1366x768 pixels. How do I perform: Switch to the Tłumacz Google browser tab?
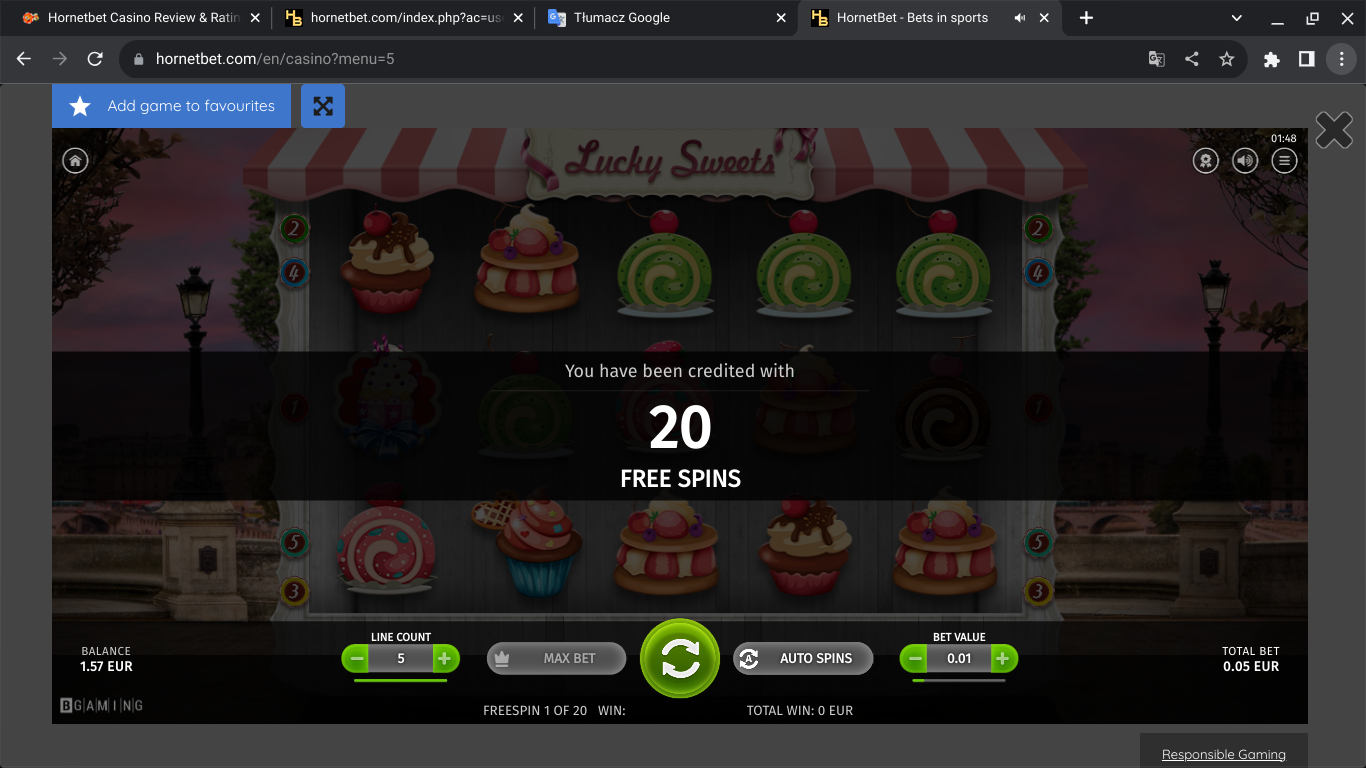coord(622,18)
